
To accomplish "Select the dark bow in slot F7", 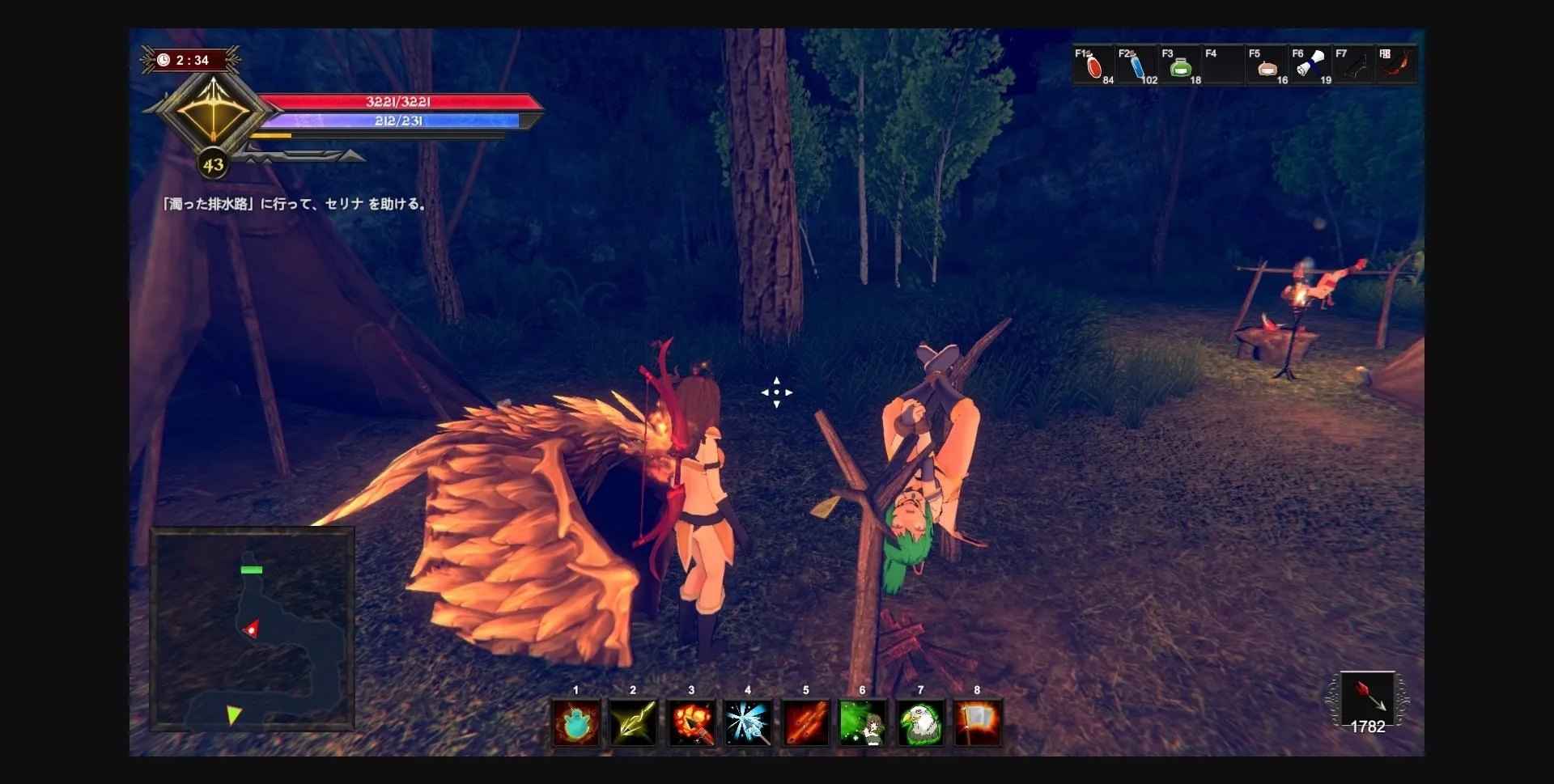I will click(x=1355, y=66).
